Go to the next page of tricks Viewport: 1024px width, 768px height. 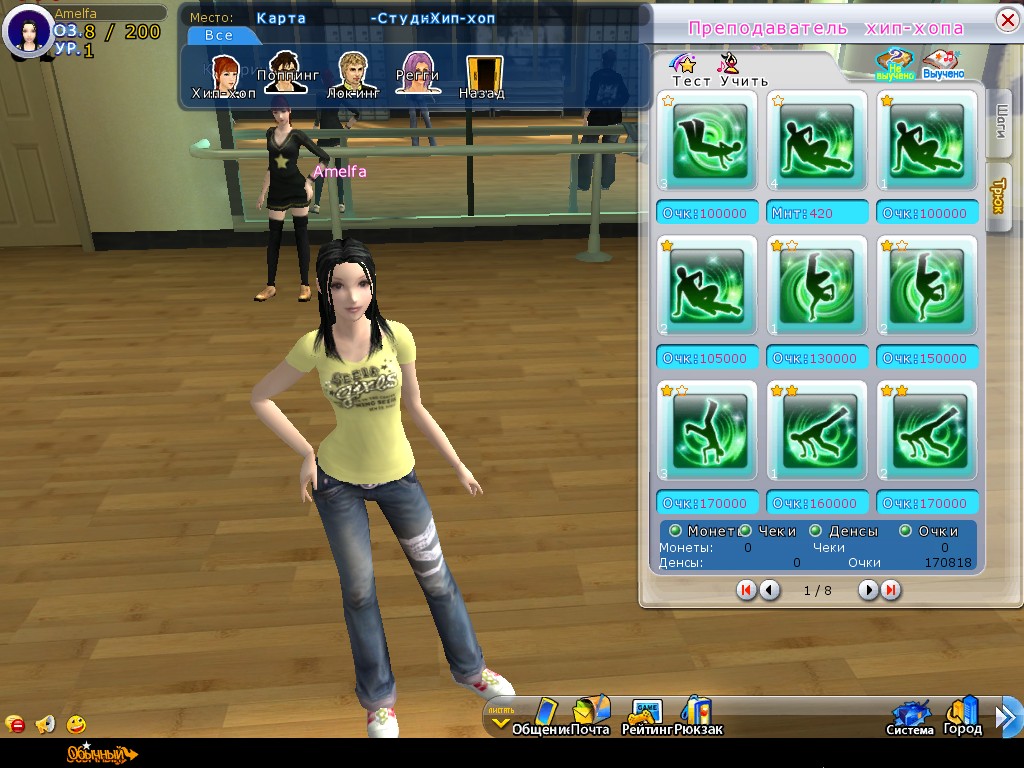pos(868,590)
